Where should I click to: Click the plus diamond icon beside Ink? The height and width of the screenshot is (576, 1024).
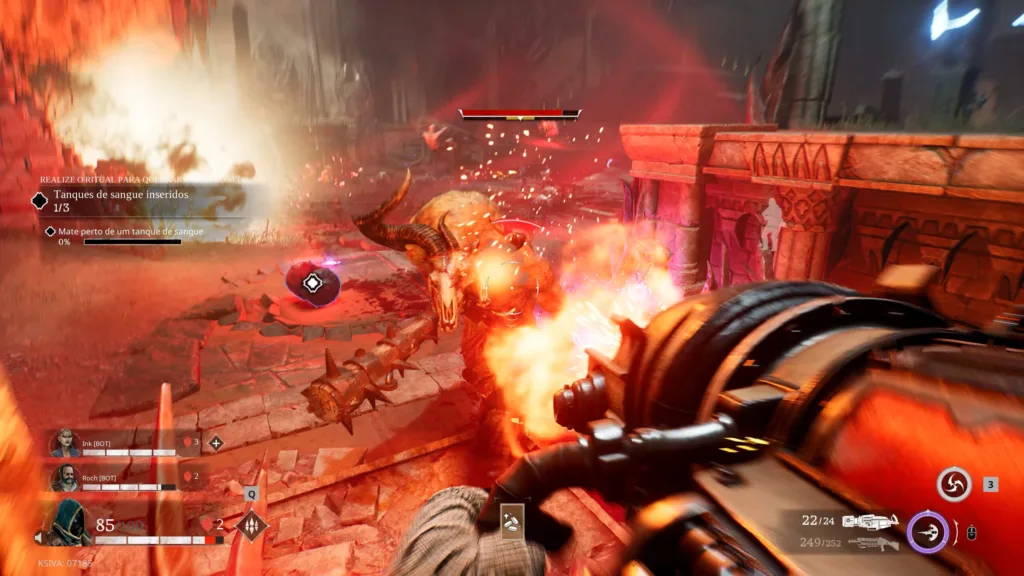point(215,442)
